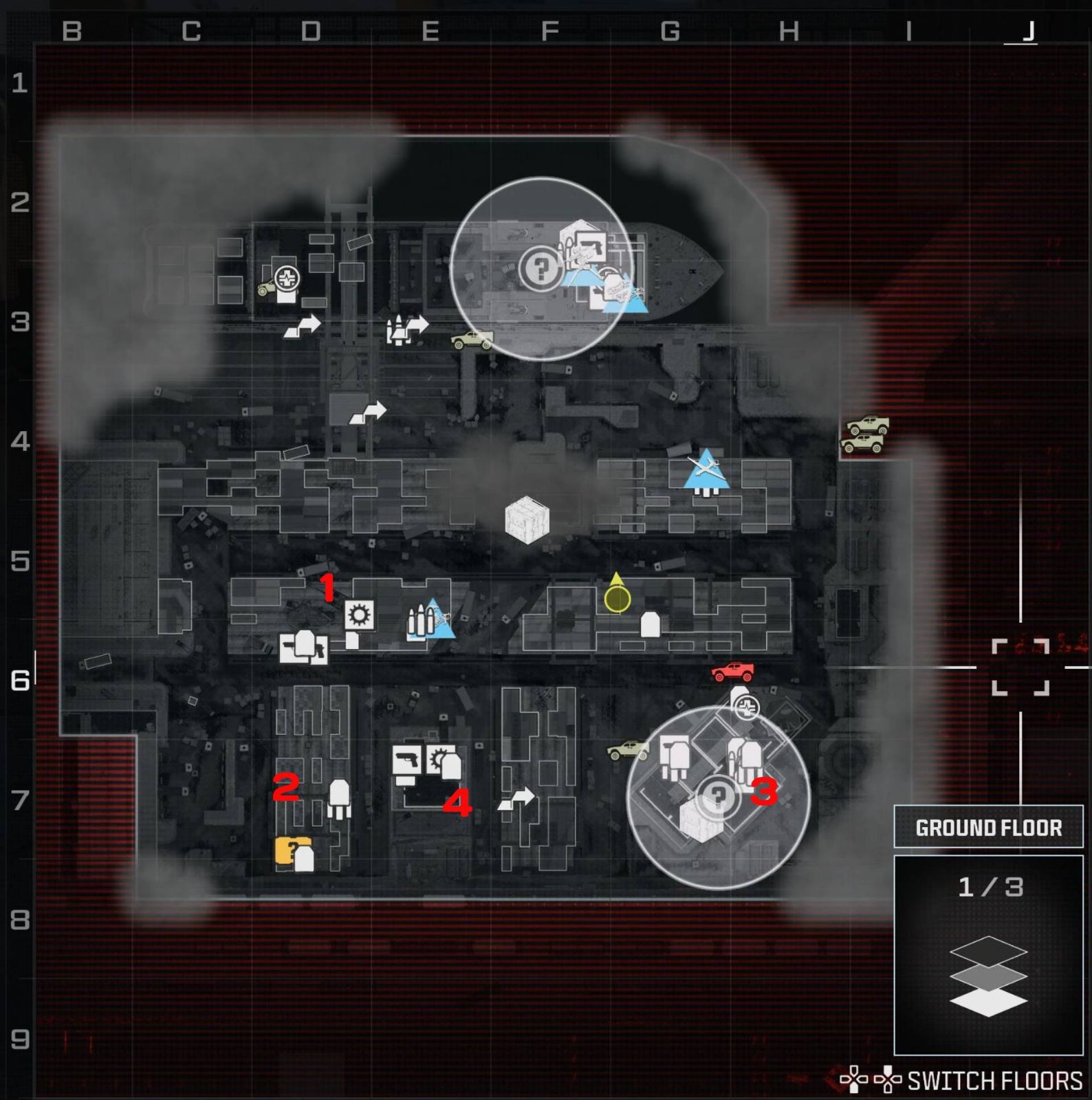Click the GROUND FLOOR header
This screenshot has height=1100, width=1092.
click(988, 827)
